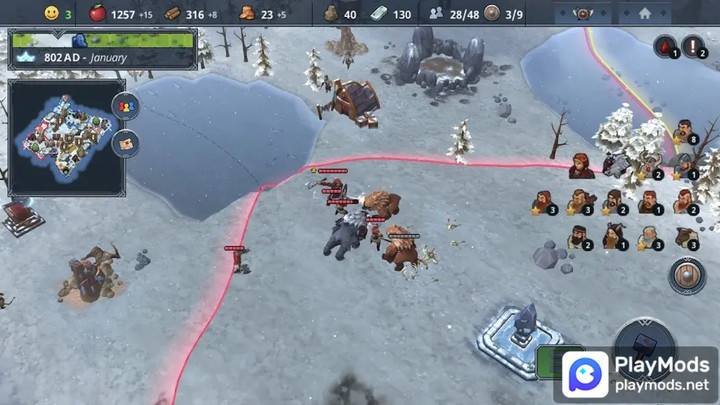Tap the wood logs resource icon
The image size is (720, 405).
[172, 13]
